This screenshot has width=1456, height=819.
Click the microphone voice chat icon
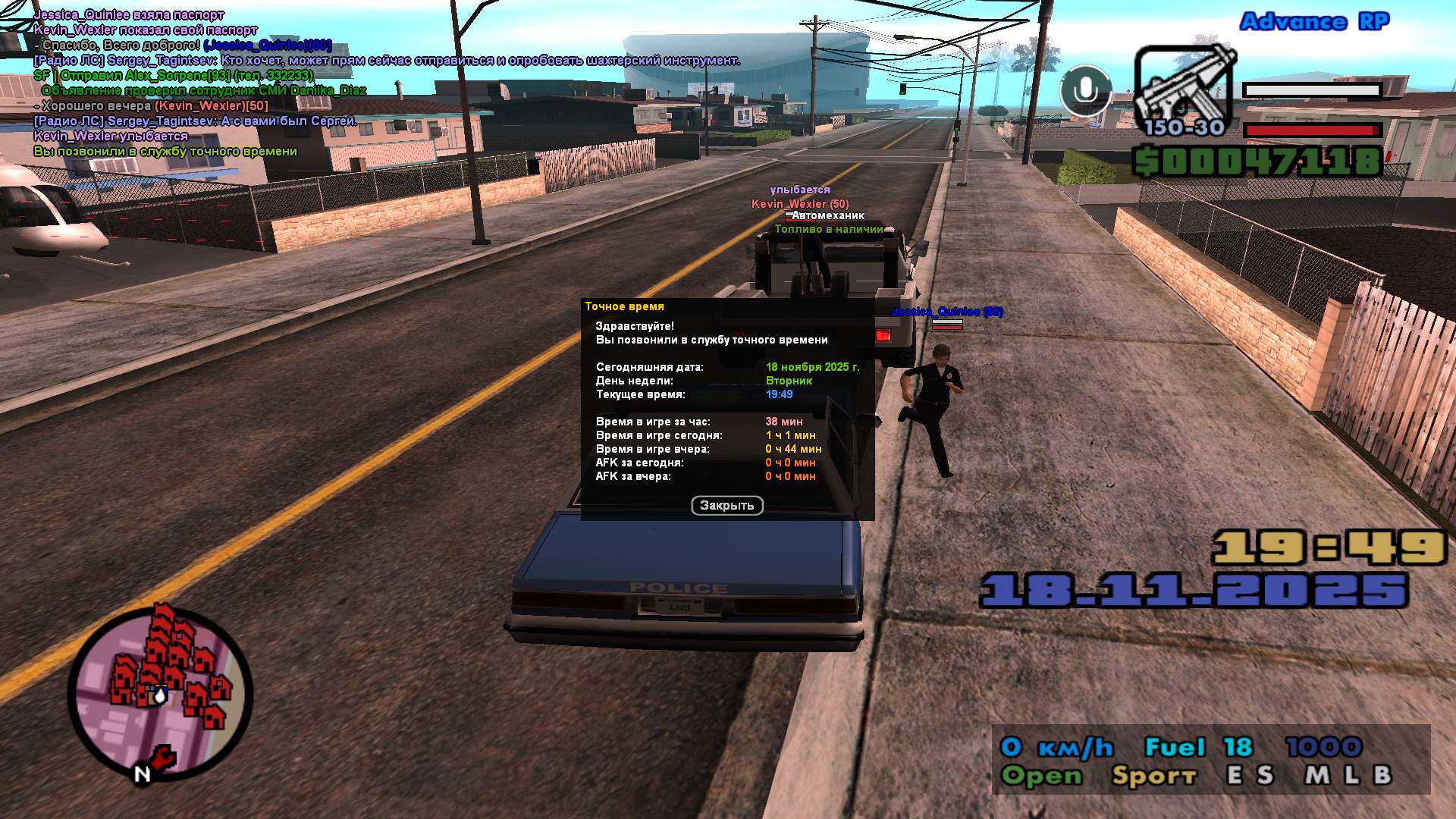click(x=1085, y=90)
